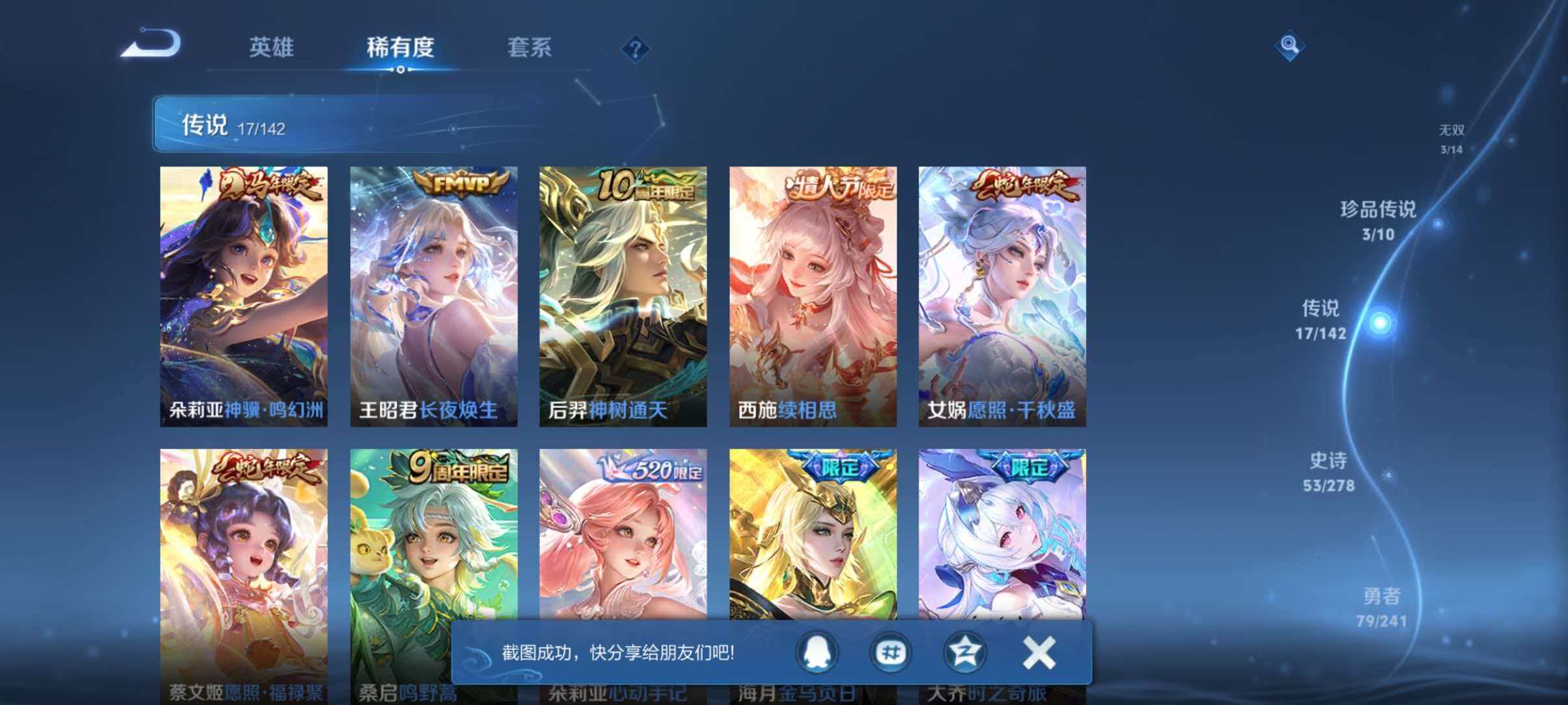Screen dimensions: 1568x705
Task: Switch to the 英雄 tab
Action: (x=270, y=48)
